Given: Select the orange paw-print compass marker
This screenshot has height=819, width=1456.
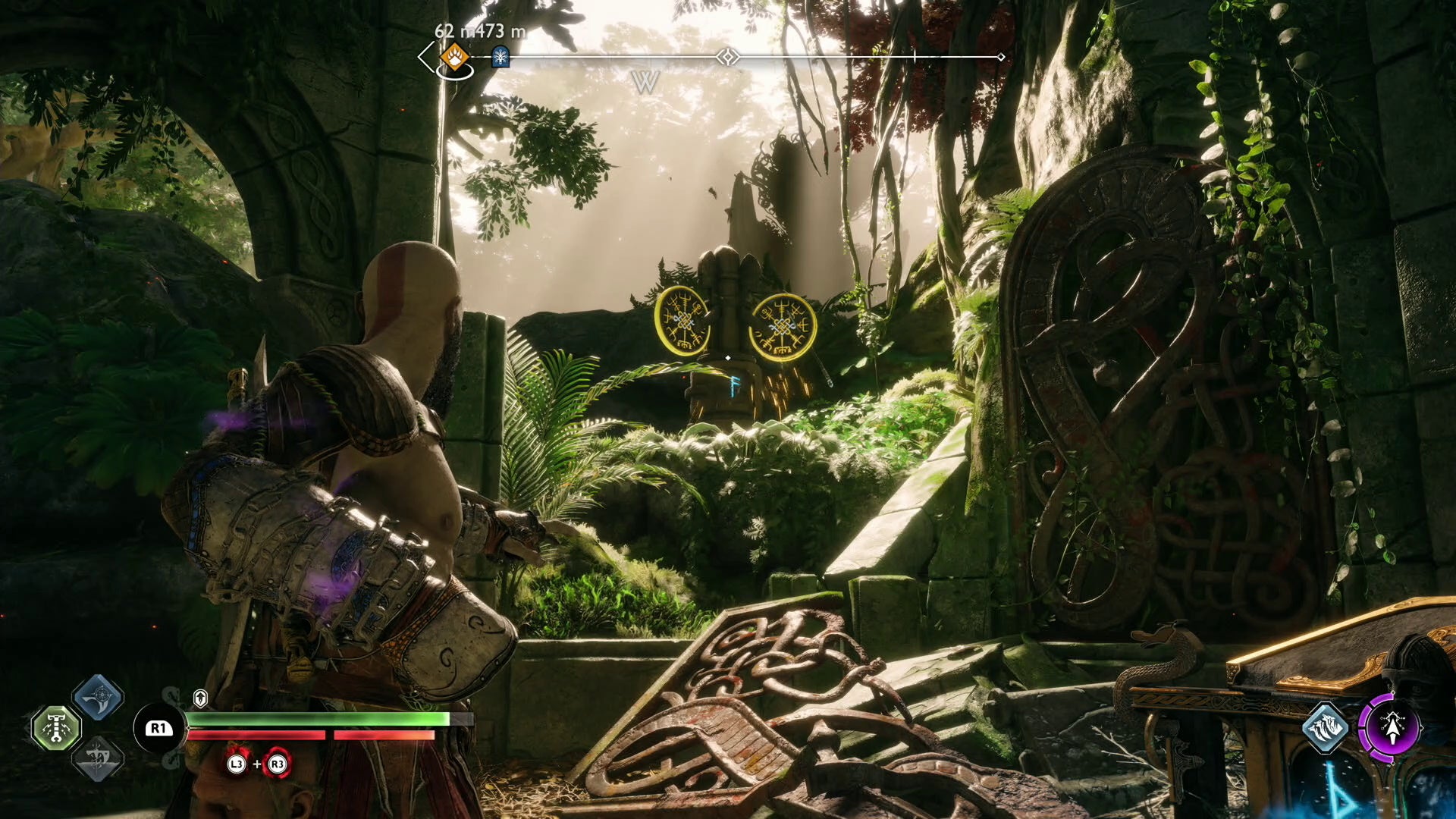Looking at the screenshot, I should click(454, 56).
